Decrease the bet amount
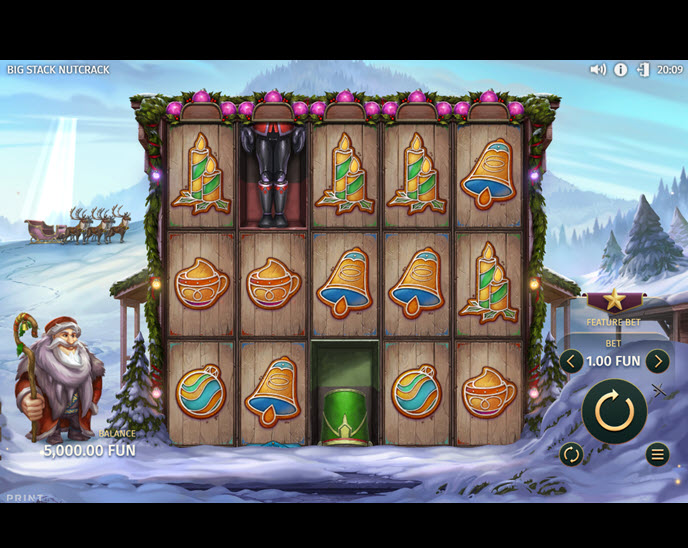 571,361
